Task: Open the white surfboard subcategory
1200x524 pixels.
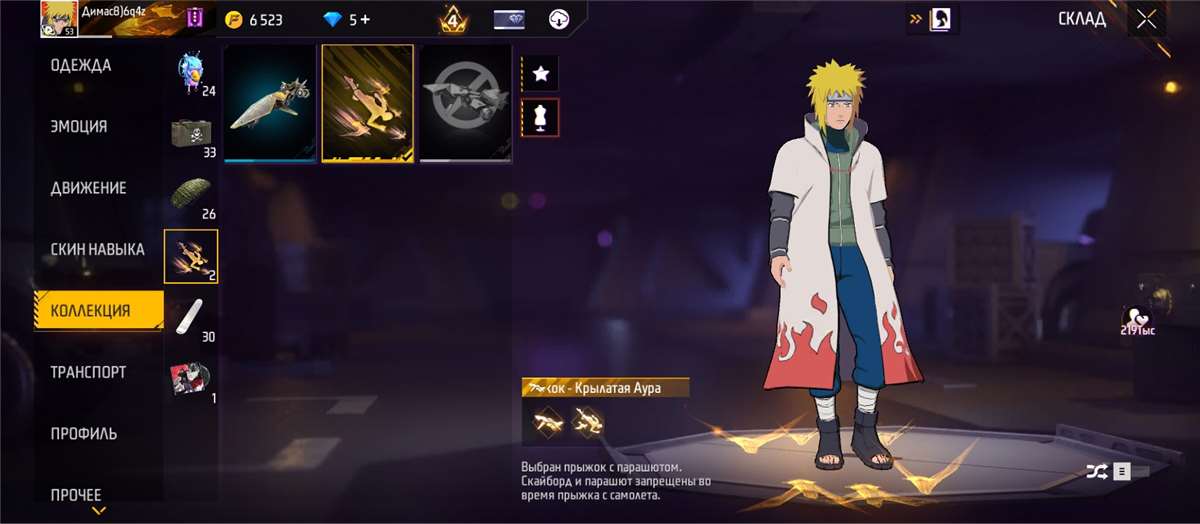Action: (x=190, y=316)
